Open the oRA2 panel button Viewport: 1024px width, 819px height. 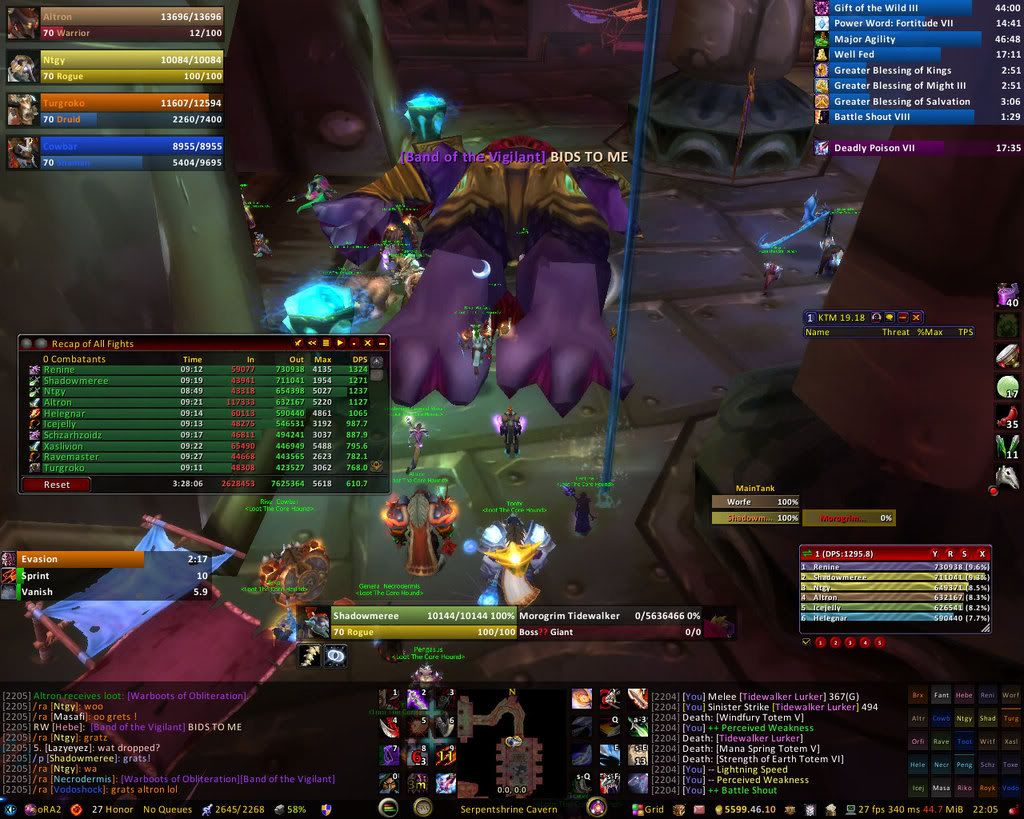click(40, 808)
